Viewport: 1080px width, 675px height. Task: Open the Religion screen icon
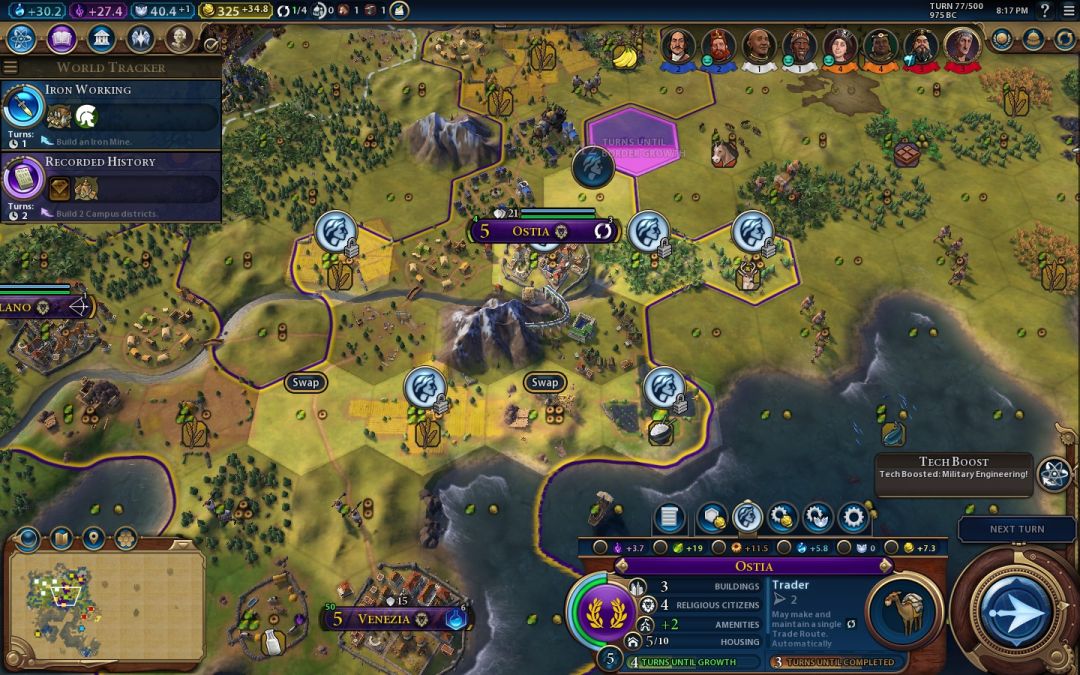pos(140,39)
